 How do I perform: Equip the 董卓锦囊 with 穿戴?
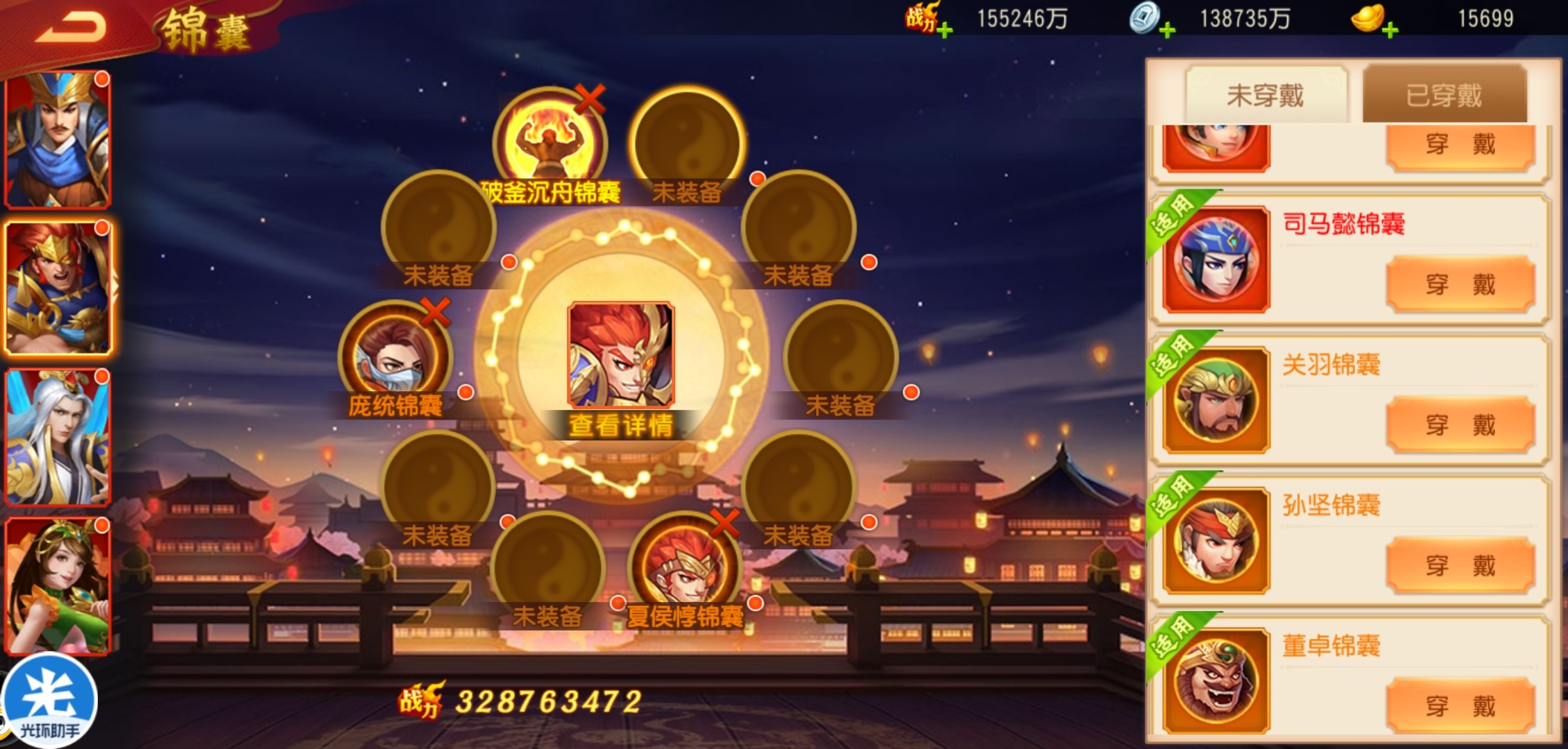(1460, 706)
